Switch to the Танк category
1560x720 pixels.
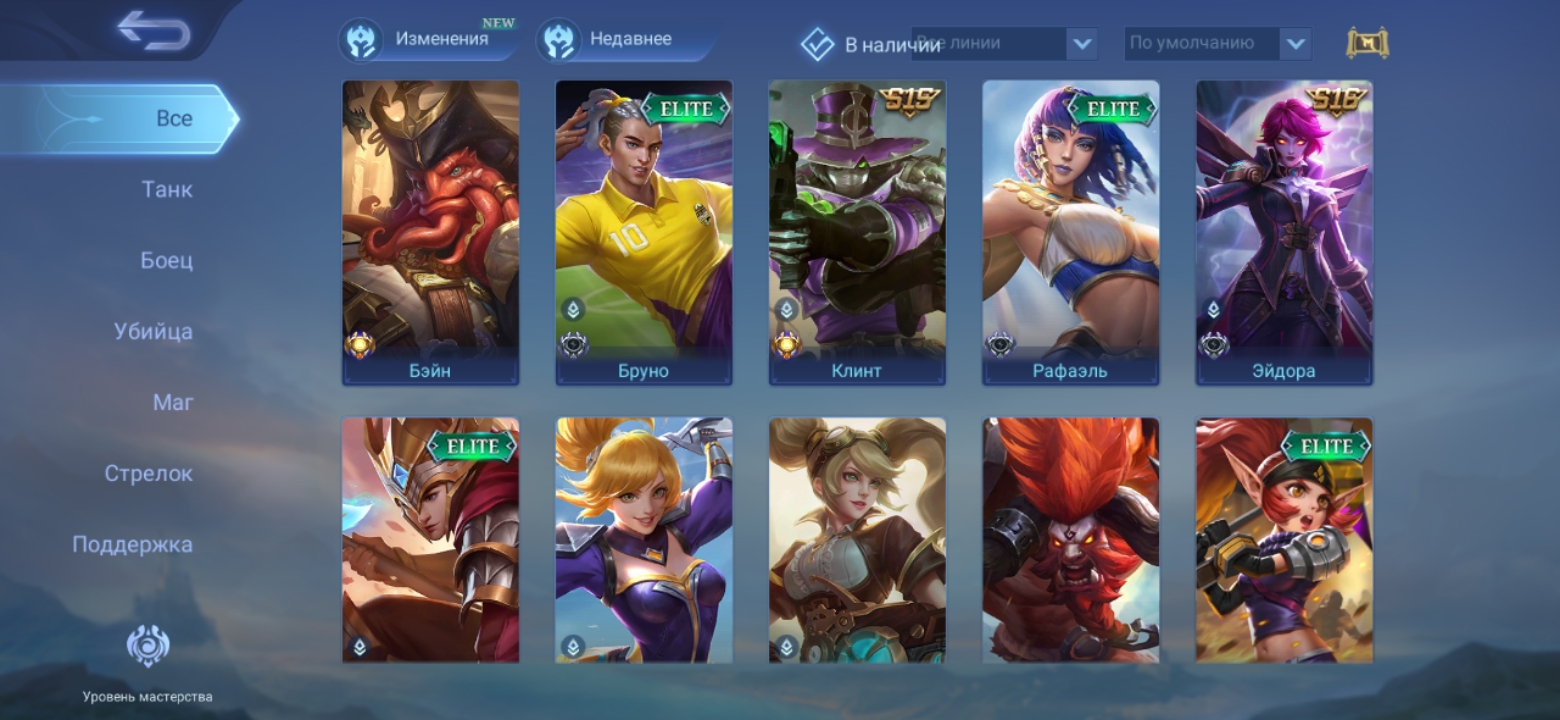click(167, 189)
